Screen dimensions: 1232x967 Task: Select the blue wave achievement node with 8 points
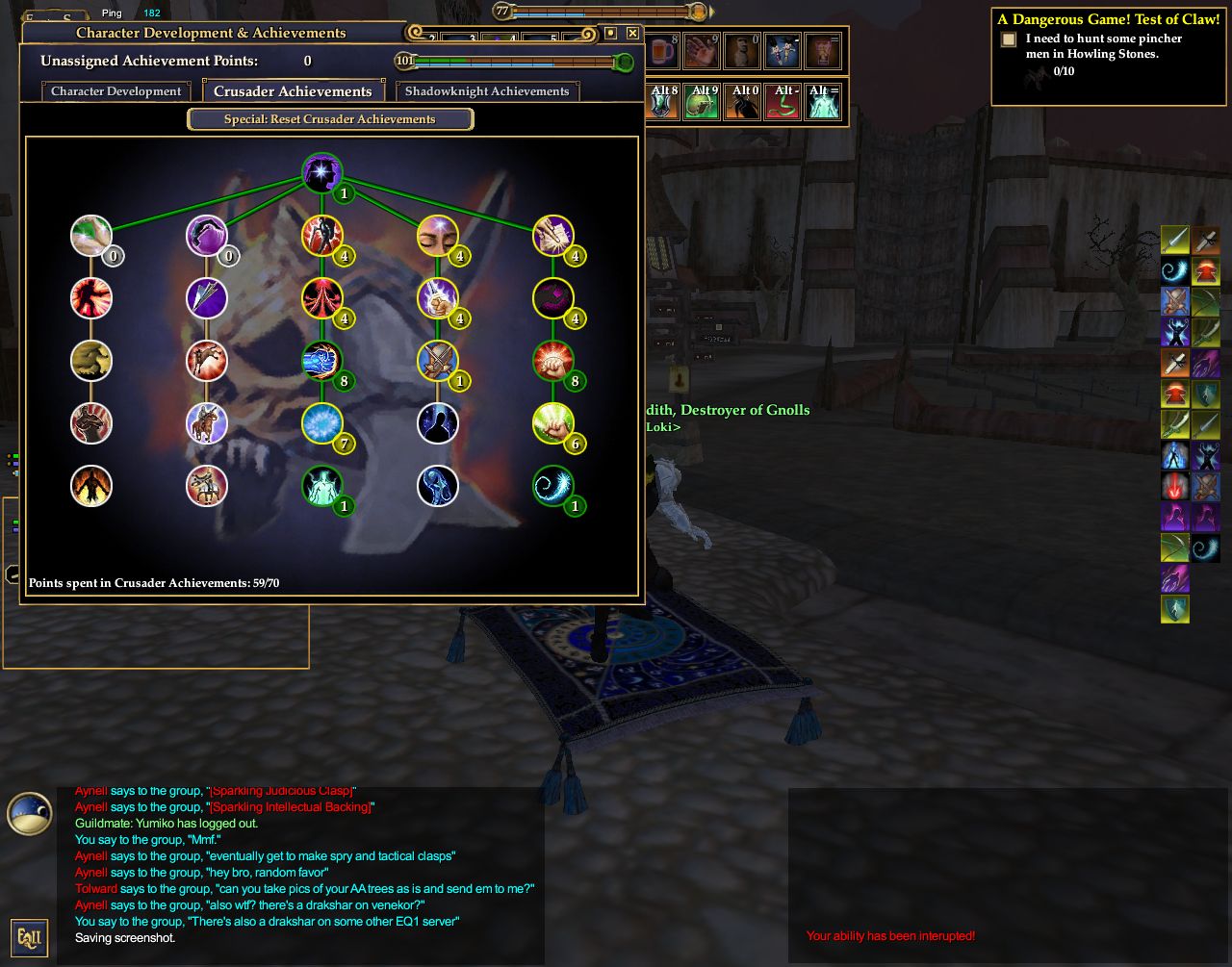(321, 361)
